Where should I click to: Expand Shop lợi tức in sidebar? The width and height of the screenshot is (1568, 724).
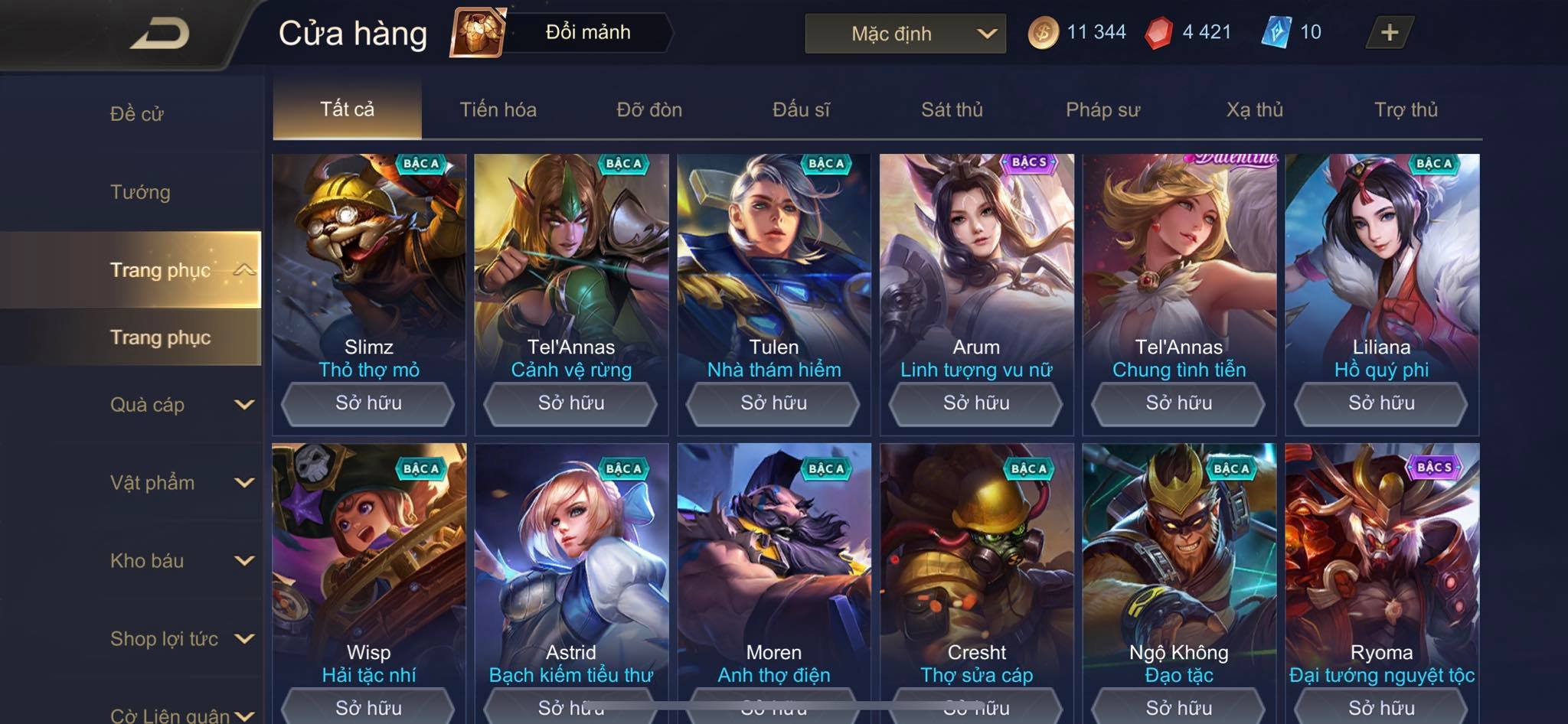pos(180,639)
